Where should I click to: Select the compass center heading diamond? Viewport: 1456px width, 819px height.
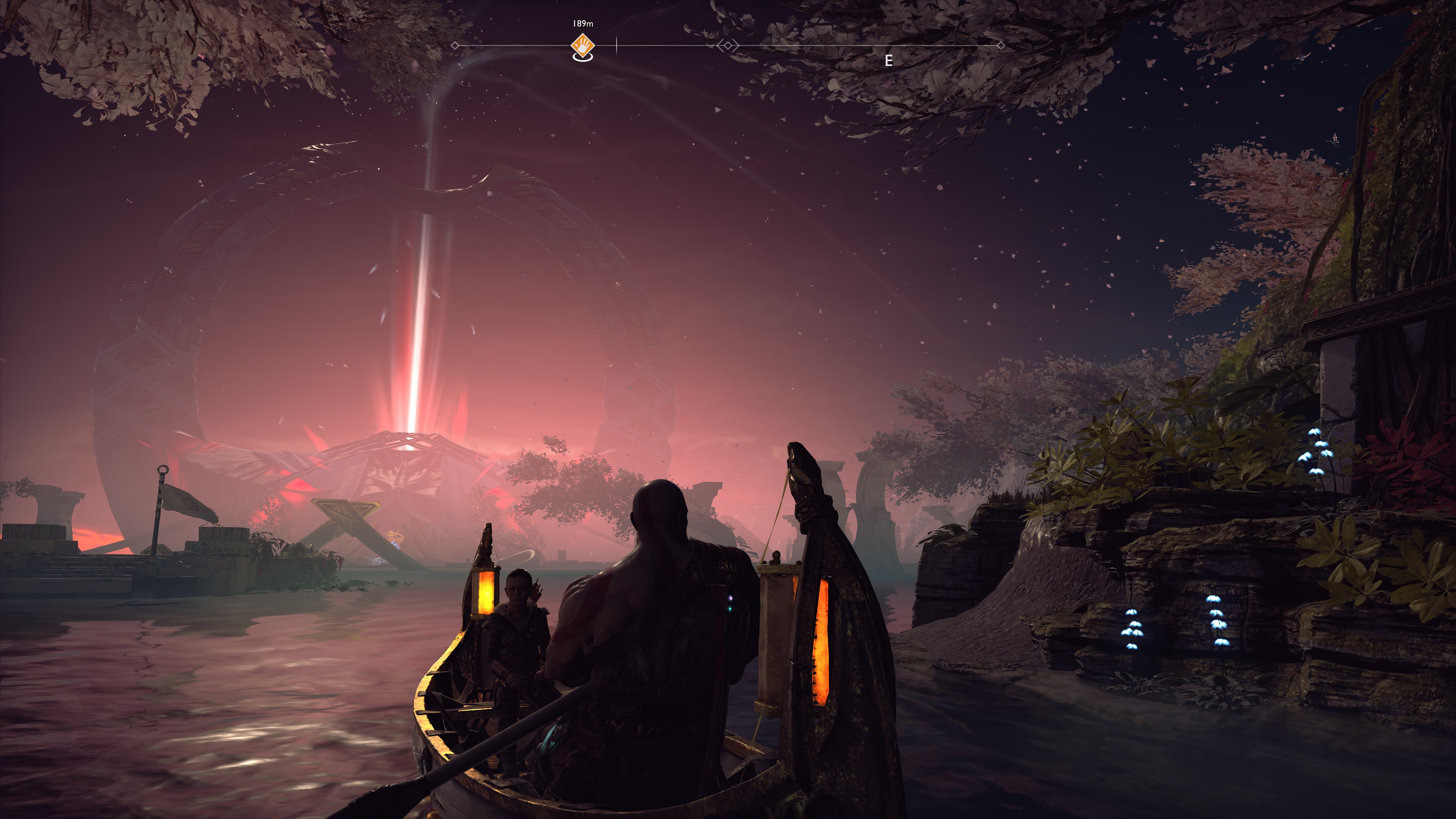coord(728,45)
